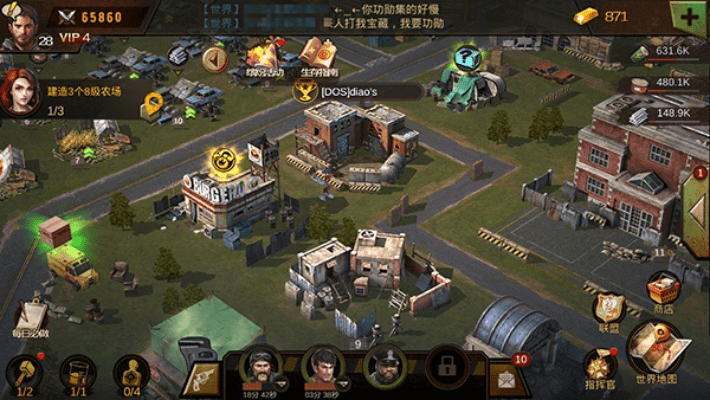
Task: Open the player avatar profile
Action: [20, 24]
